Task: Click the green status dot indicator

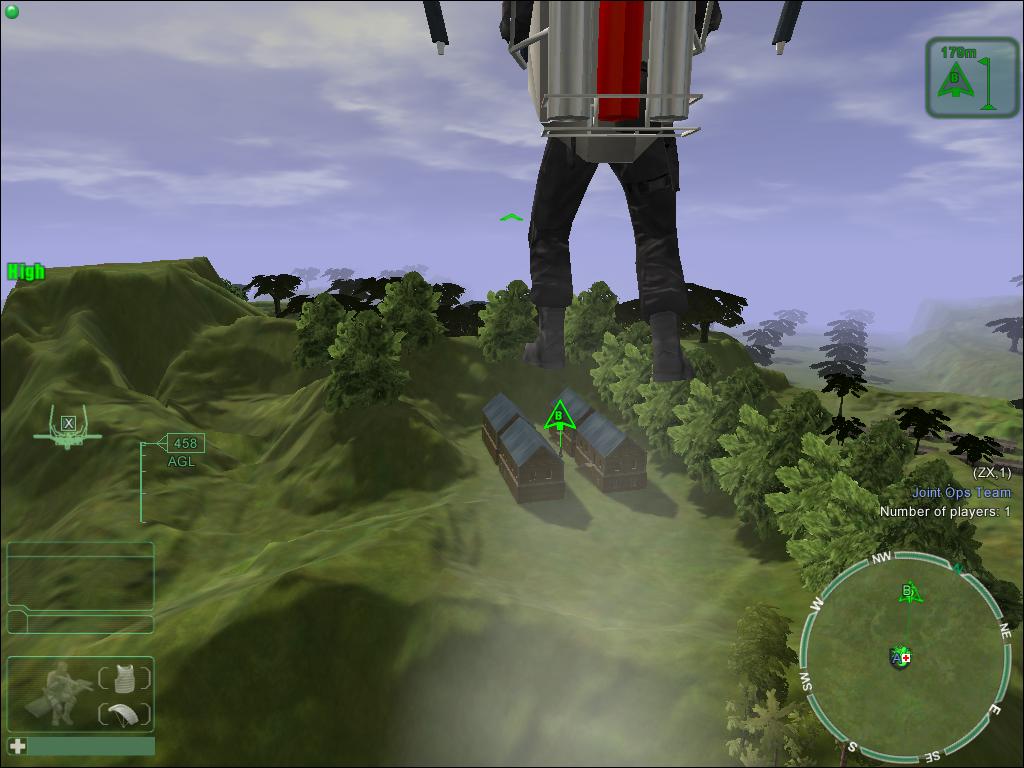Action: (12, 12)
